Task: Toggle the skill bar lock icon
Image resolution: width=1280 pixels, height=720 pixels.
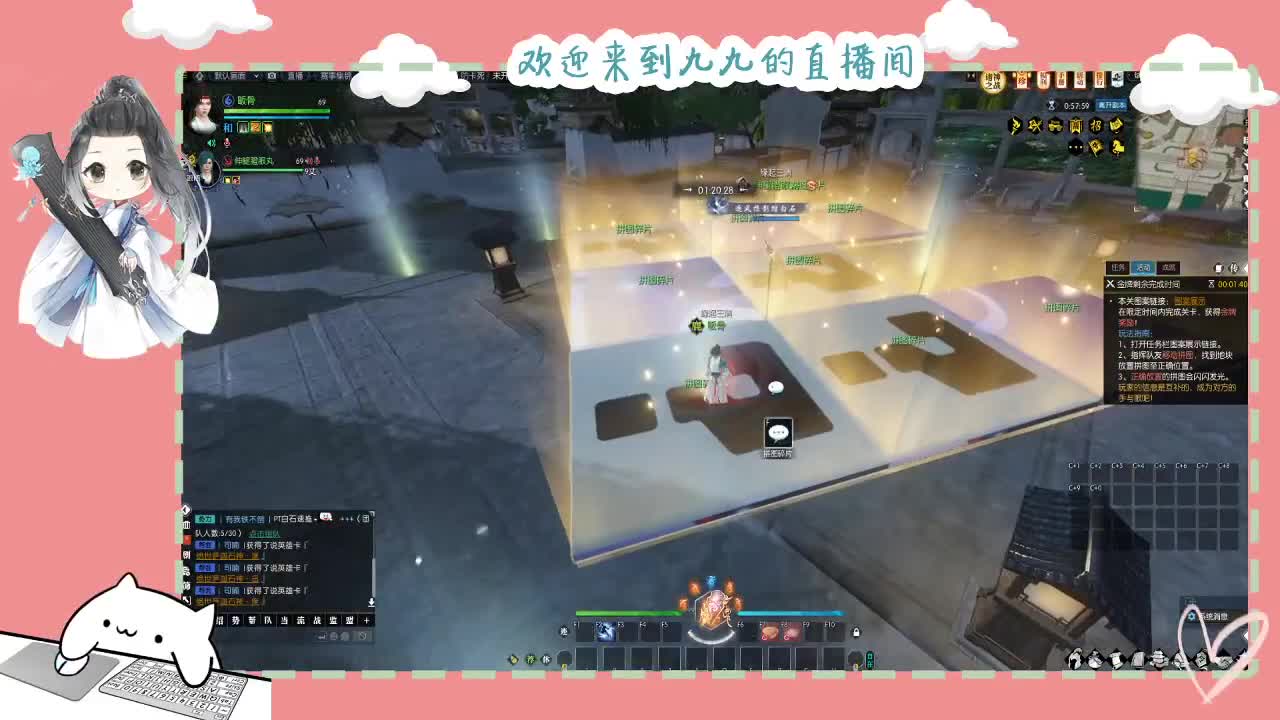Action: pos(856,632)
